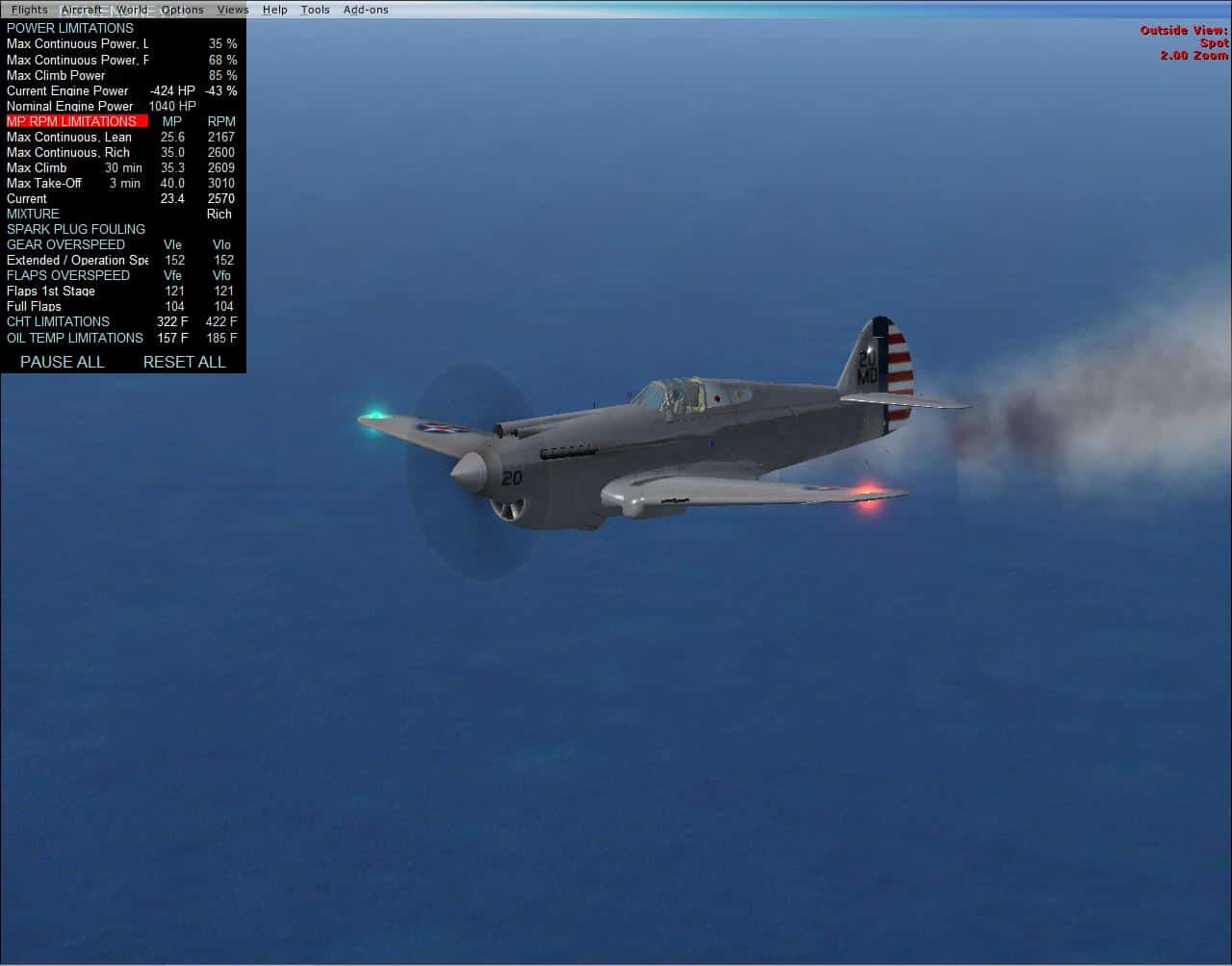The width and height of the screenshot is (1232, 966).
Task: Open the Options menu
Action: point(182,10)
